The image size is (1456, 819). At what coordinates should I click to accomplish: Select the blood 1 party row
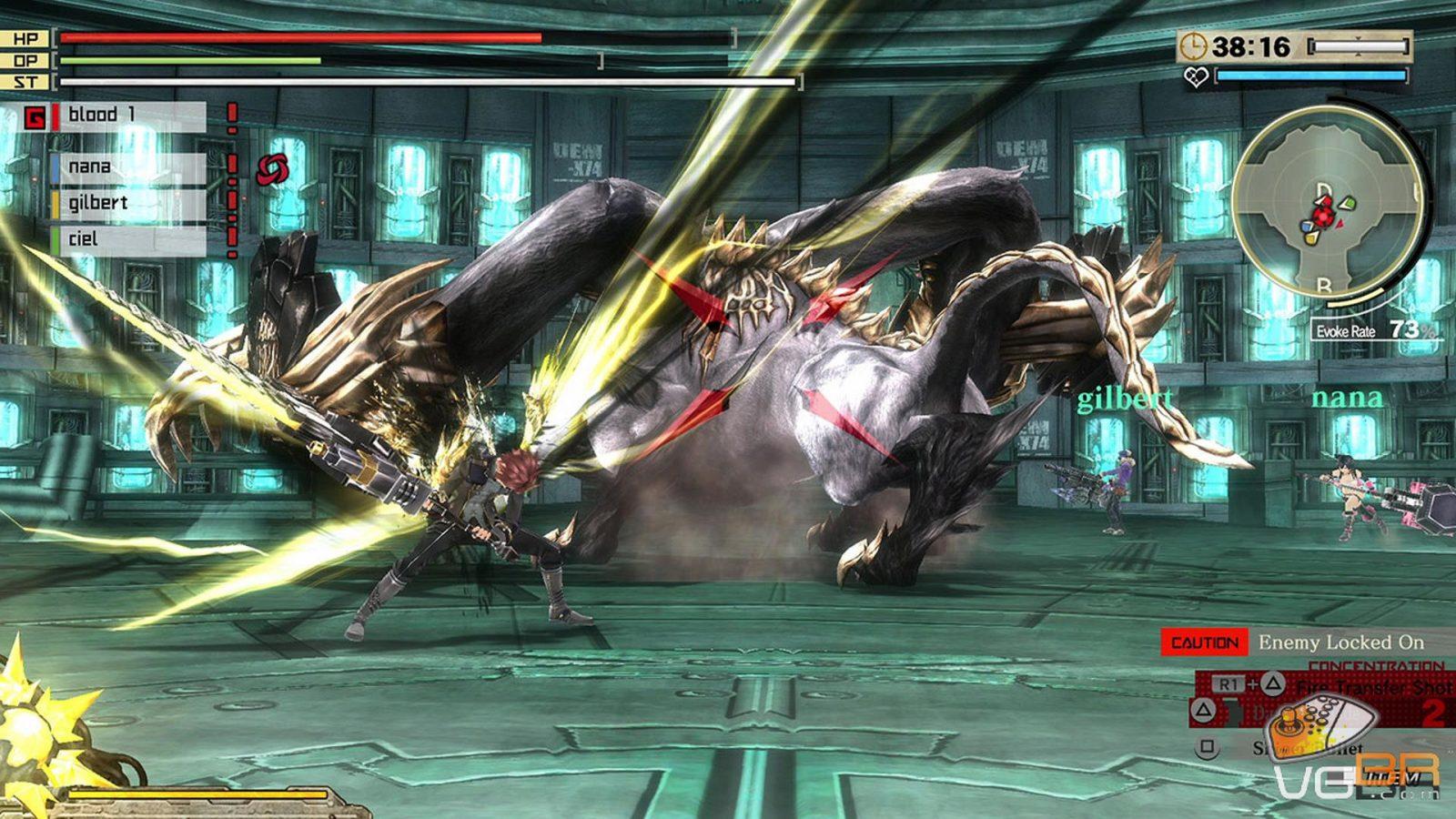coord(127,116)
